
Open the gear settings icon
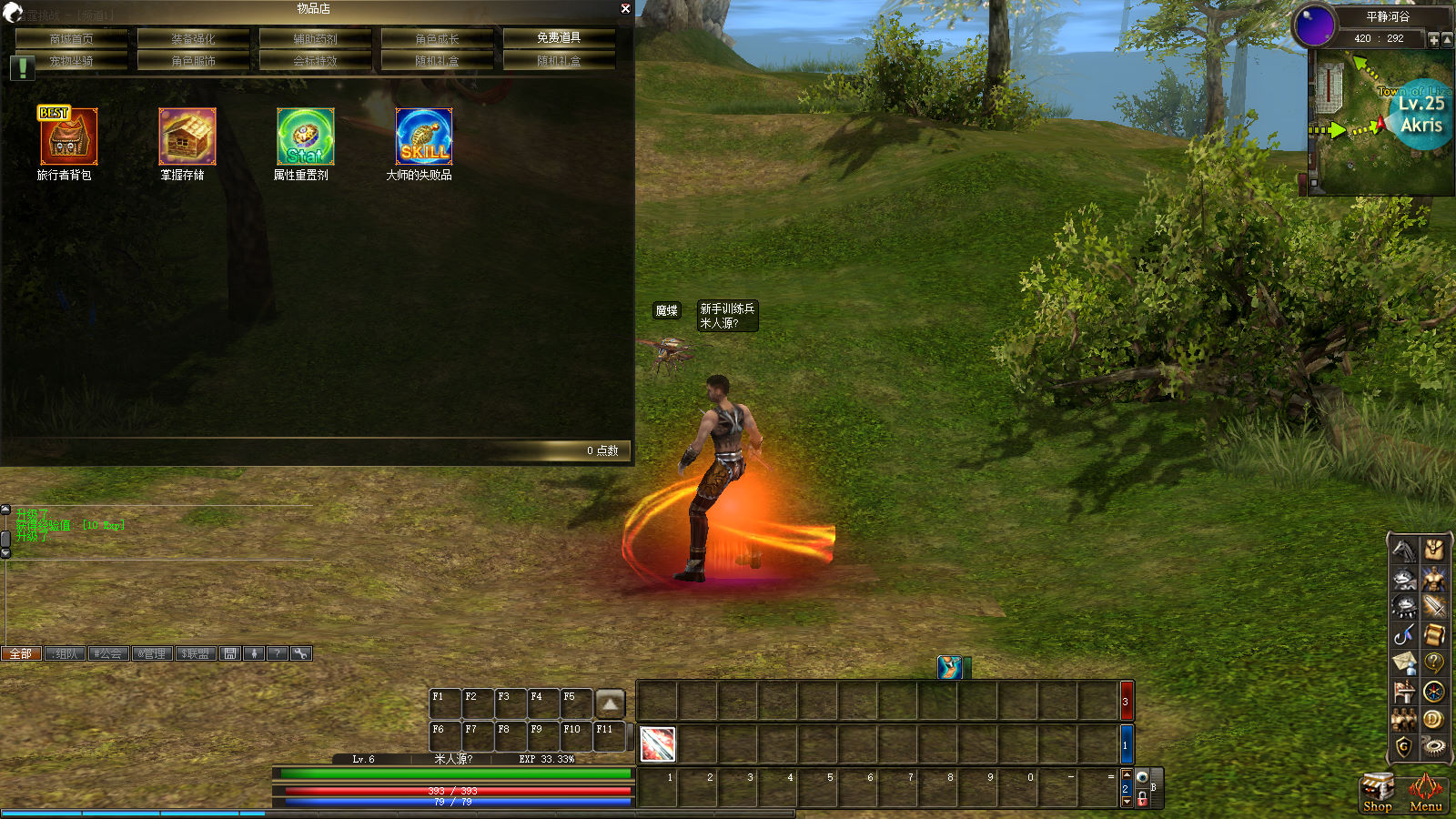(x=1434, y=747)
